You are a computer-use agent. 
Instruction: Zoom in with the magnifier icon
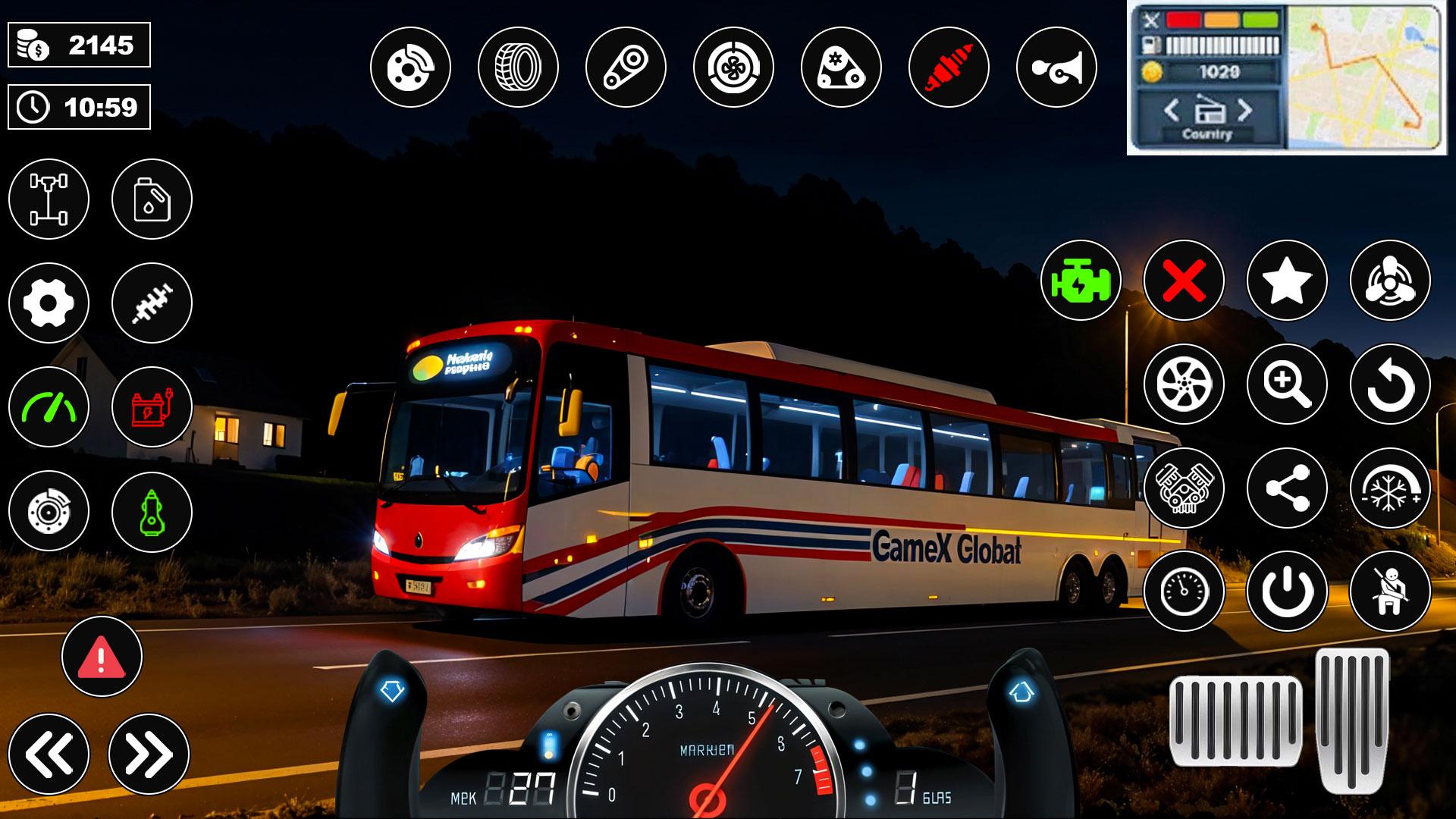click(x=1286, y=384)
